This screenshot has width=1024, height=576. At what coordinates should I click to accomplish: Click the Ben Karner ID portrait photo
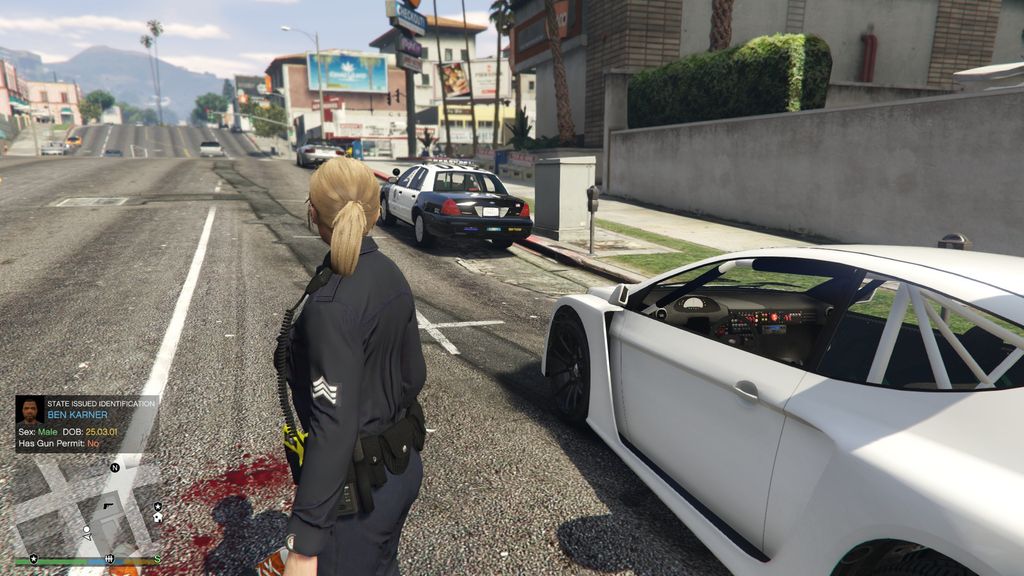(30, 410)
